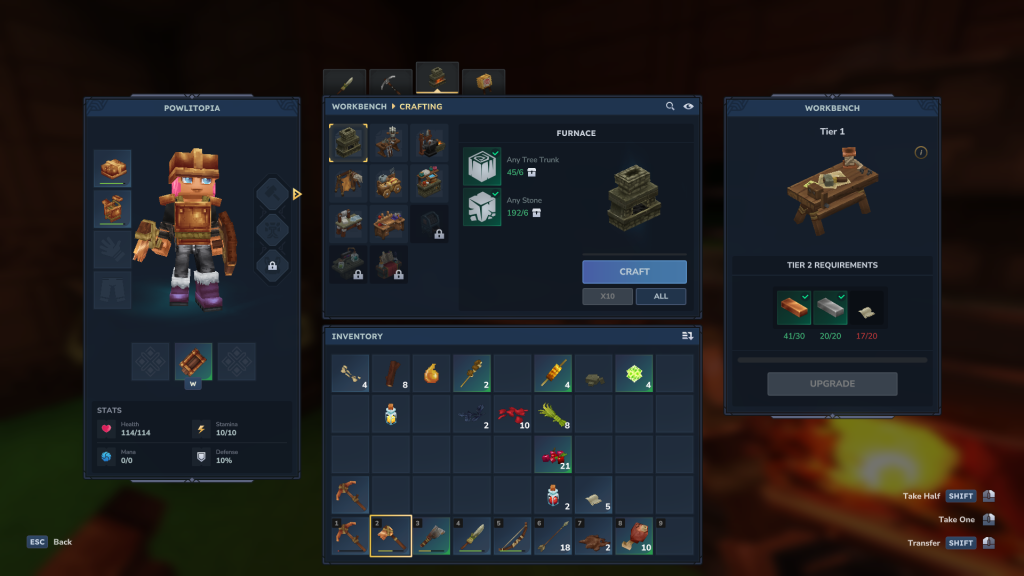The height and width of the screenshot is (576, 1024).
Task: Select the cooked meat in hotbar slot 8
Action: click(x=633, y=537)
